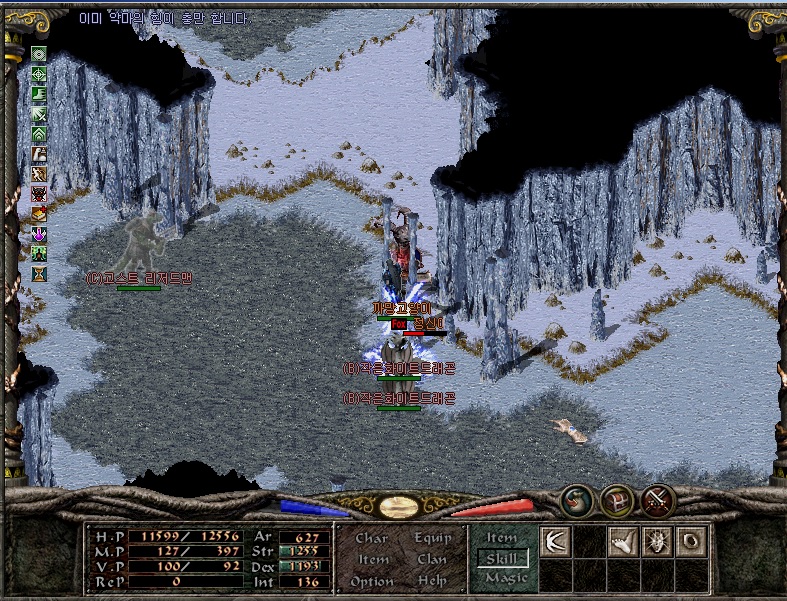
Task: Activate the claw slash skill slot
Action: pos(555,541)
